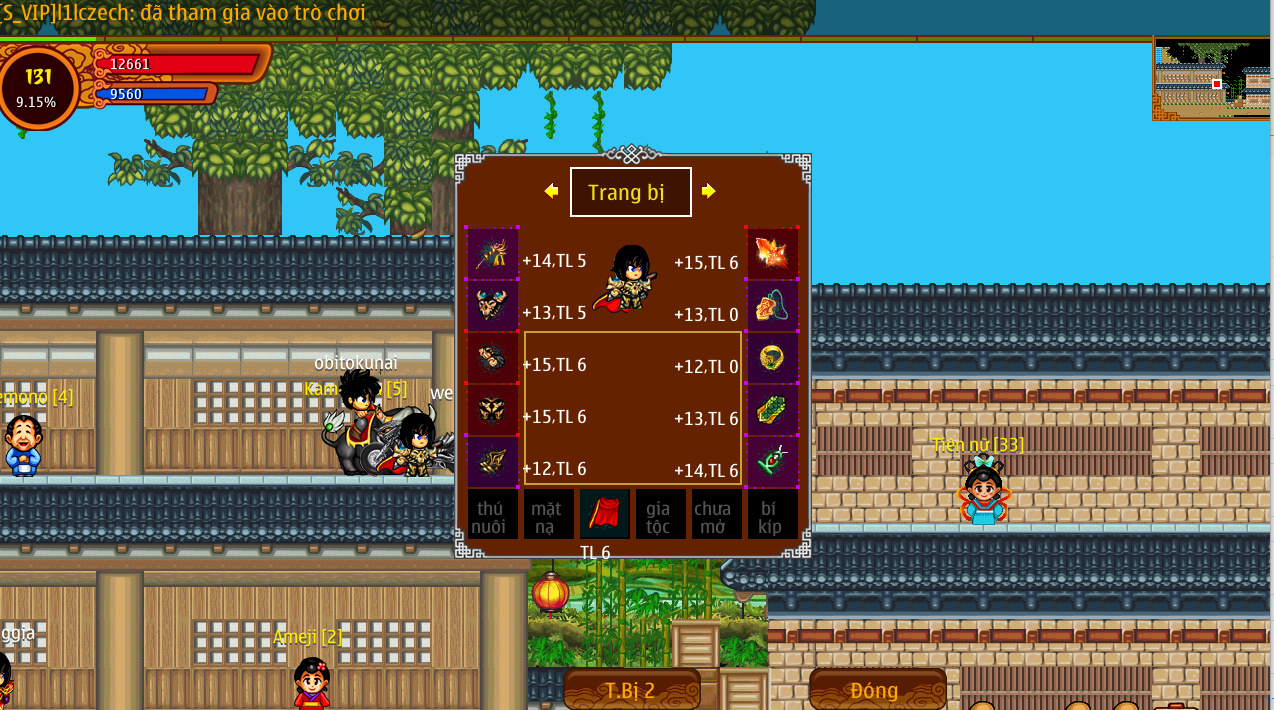Click the left arrow beside Trang bị
1274x710 pixels.
[551, 191]
